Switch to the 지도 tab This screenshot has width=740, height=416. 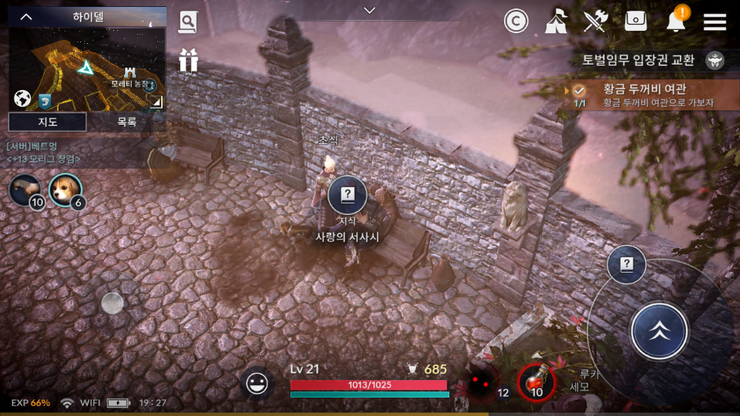tap(47, 122)
